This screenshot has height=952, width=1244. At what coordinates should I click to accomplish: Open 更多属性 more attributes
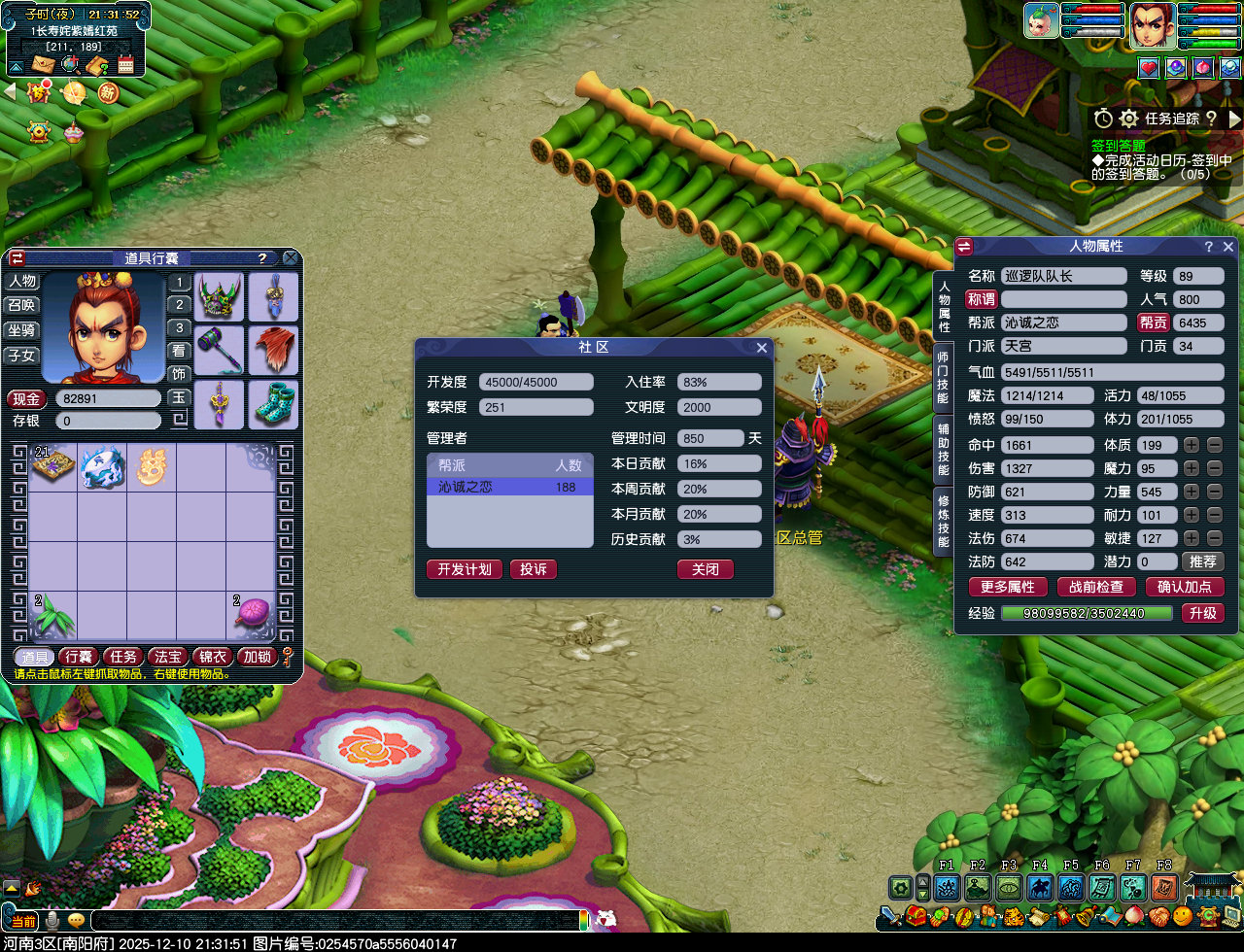(1008, 587)
